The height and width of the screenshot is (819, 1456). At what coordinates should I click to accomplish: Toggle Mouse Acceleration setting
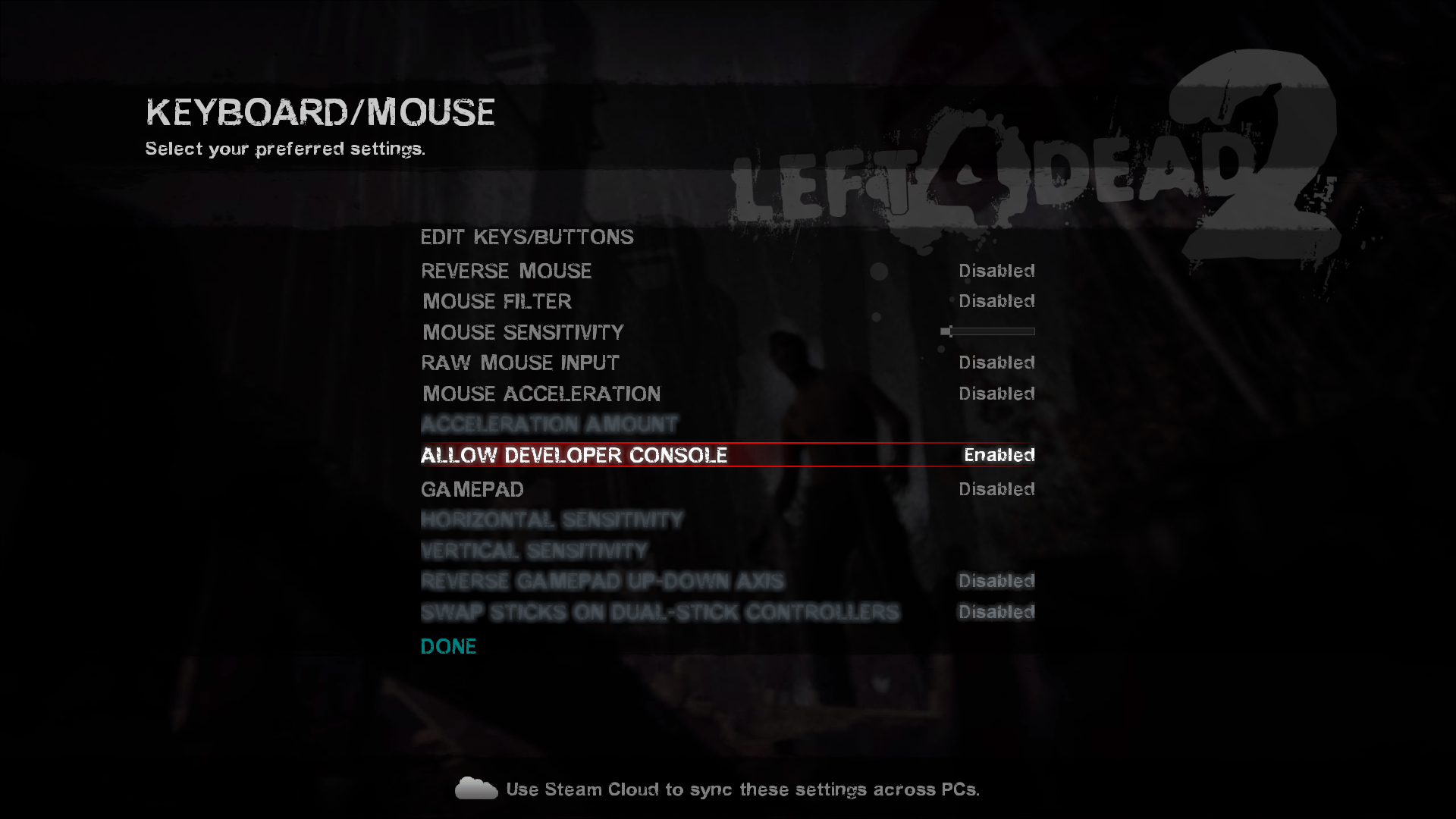541,394
